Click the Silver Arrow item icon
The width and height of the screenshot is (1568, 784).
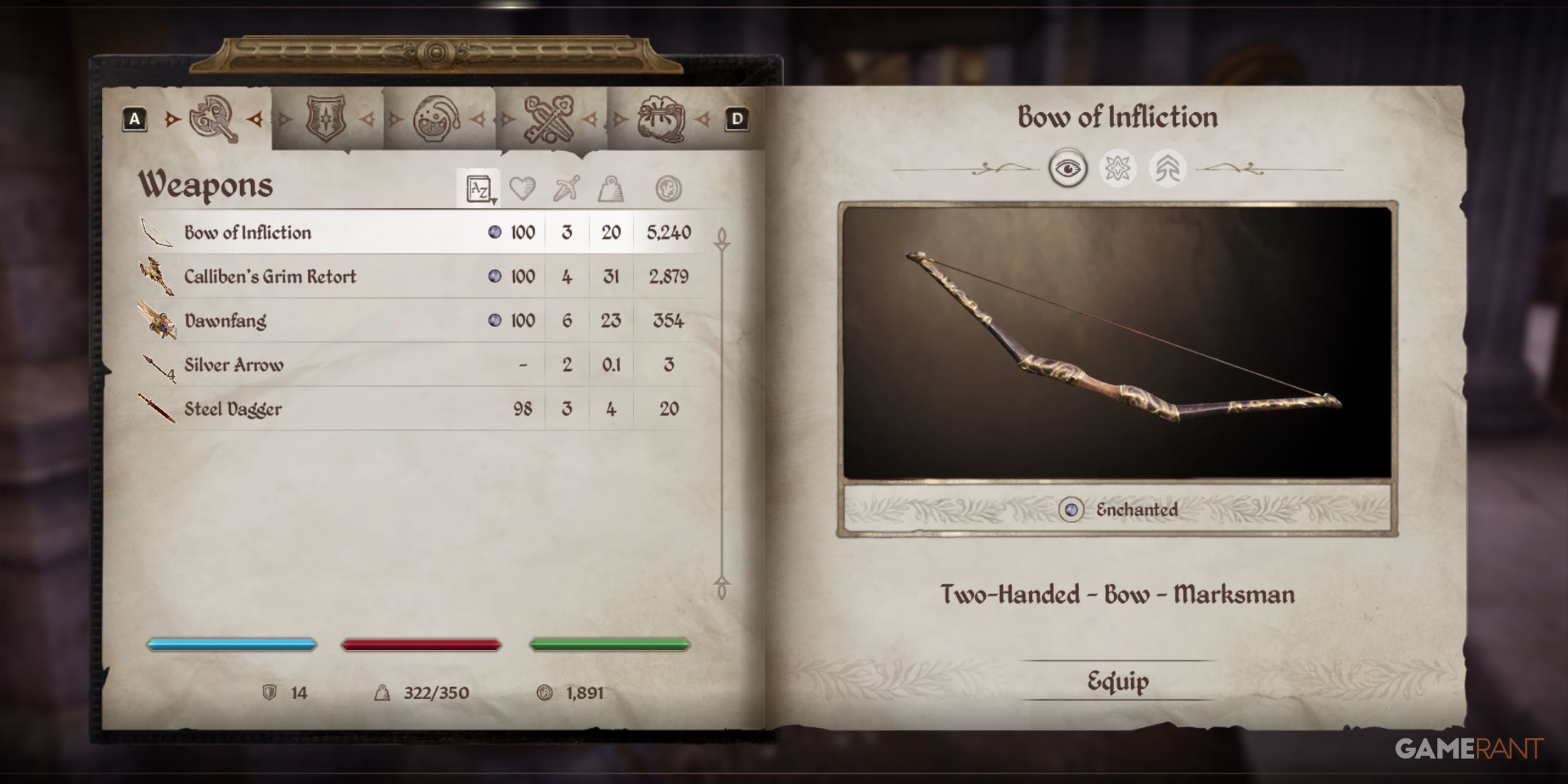158,364
